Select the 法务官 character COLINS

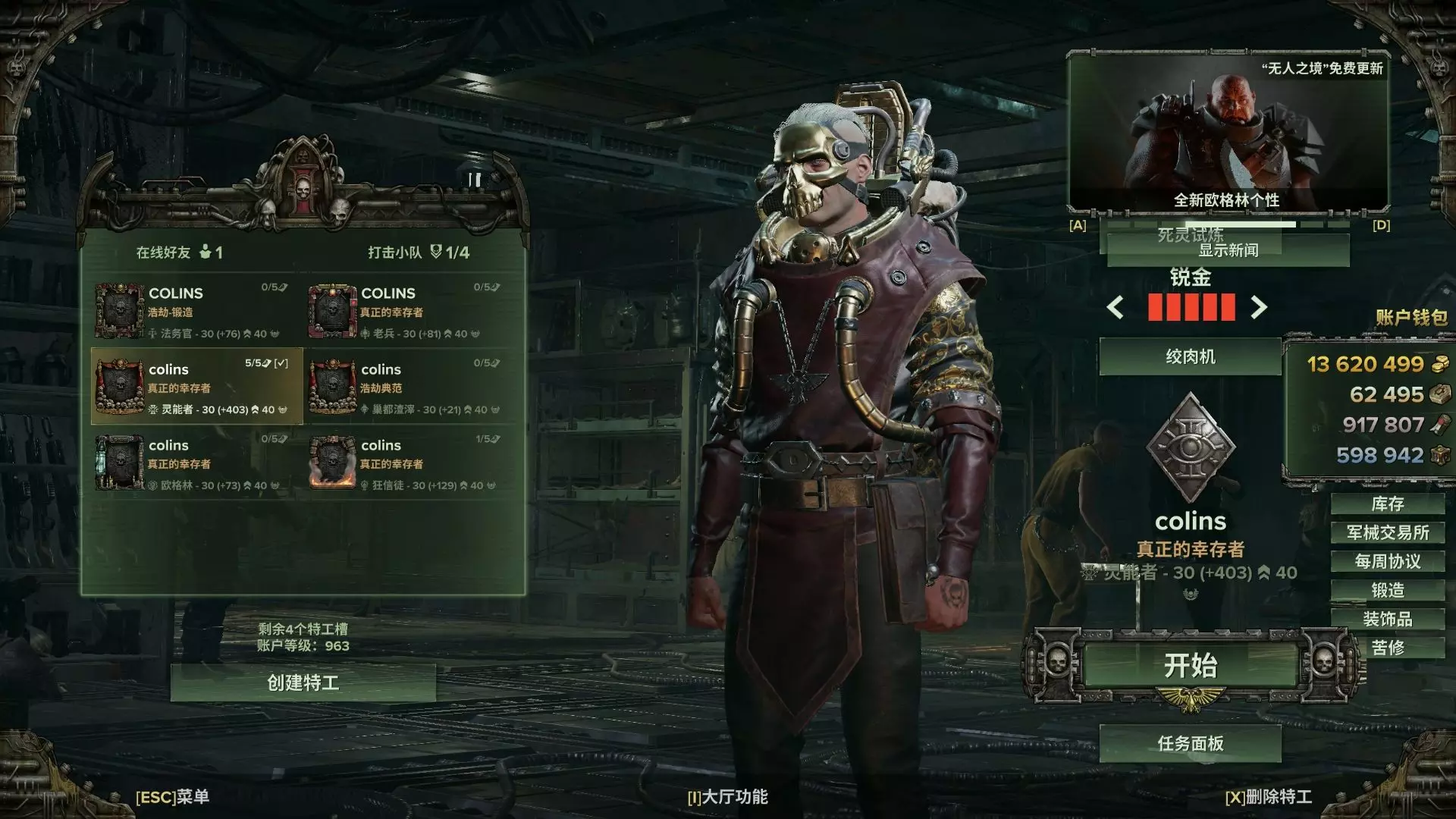197,311
